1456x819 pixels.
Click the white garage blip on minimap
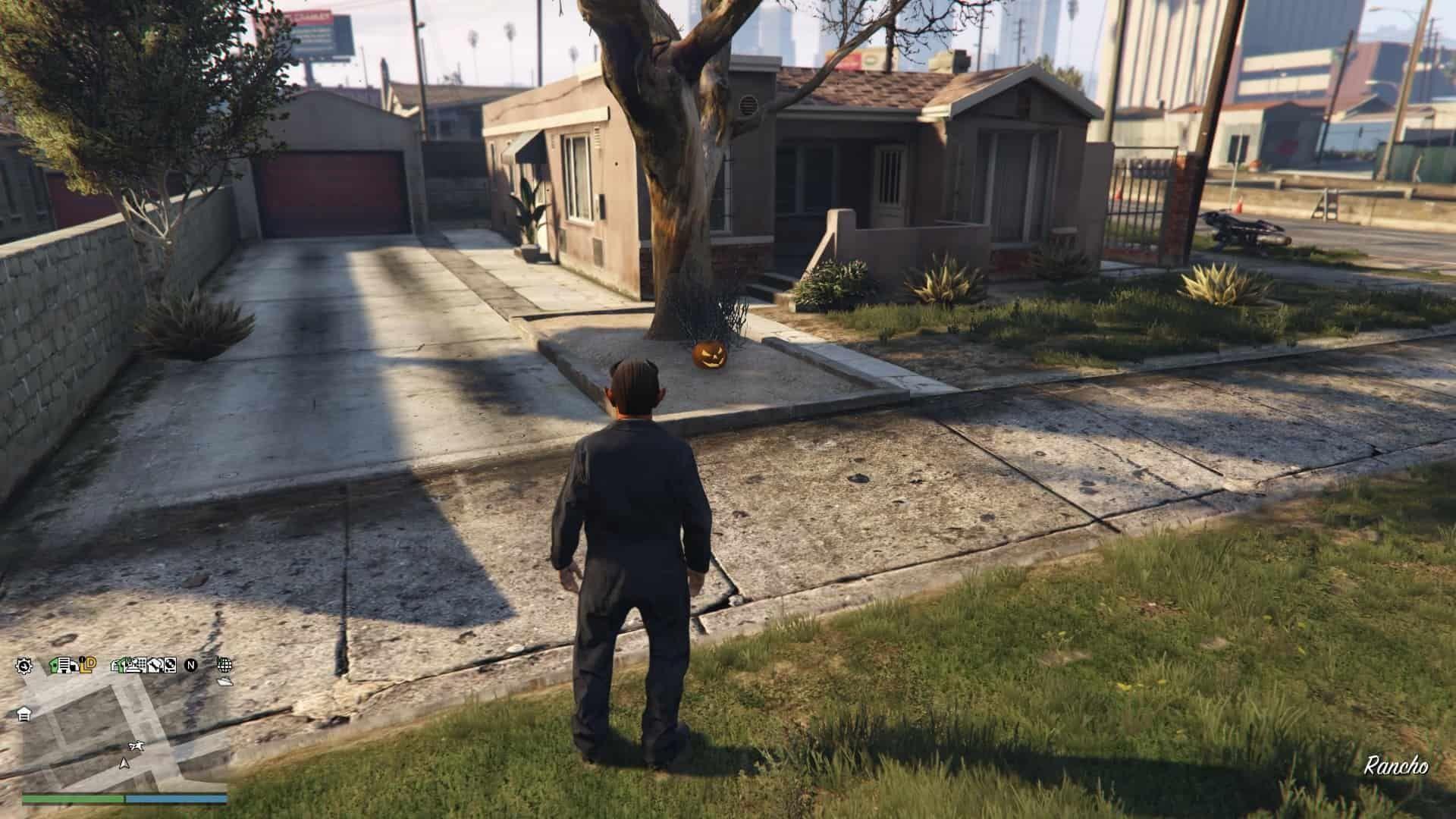[24, 714]
